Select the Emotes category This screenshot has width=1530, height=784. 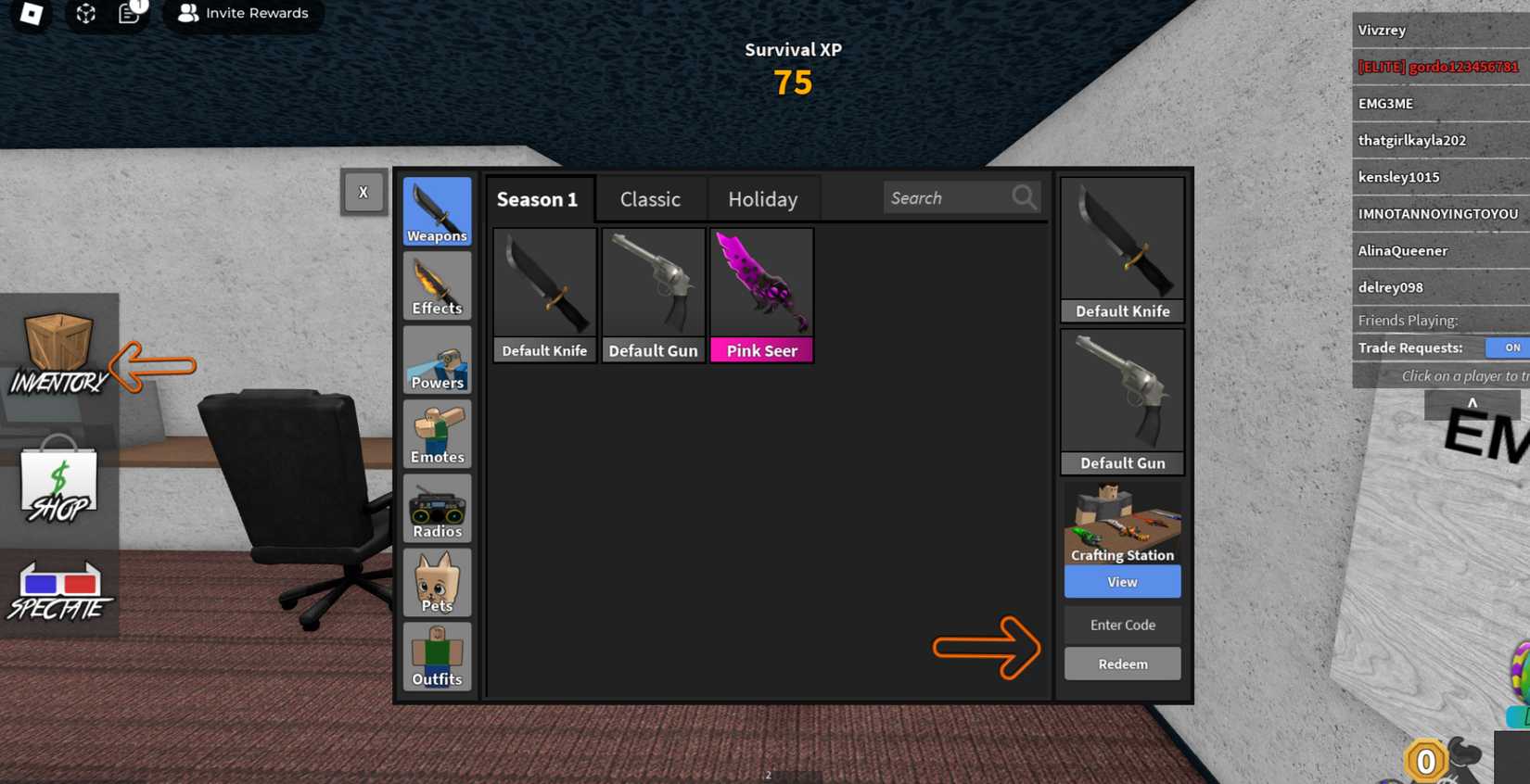coord(436,434)
